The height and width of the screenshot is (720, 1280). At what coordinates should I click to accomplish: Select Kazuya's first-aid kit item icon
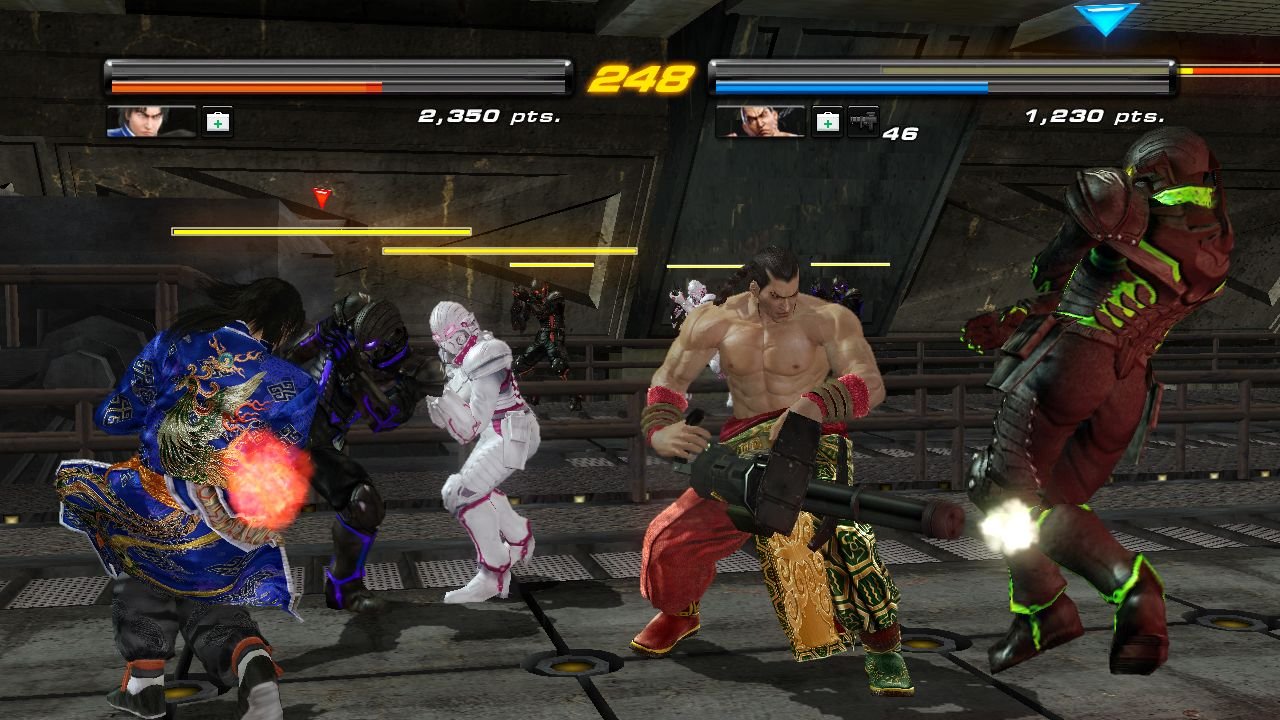(x=827, y=123)
